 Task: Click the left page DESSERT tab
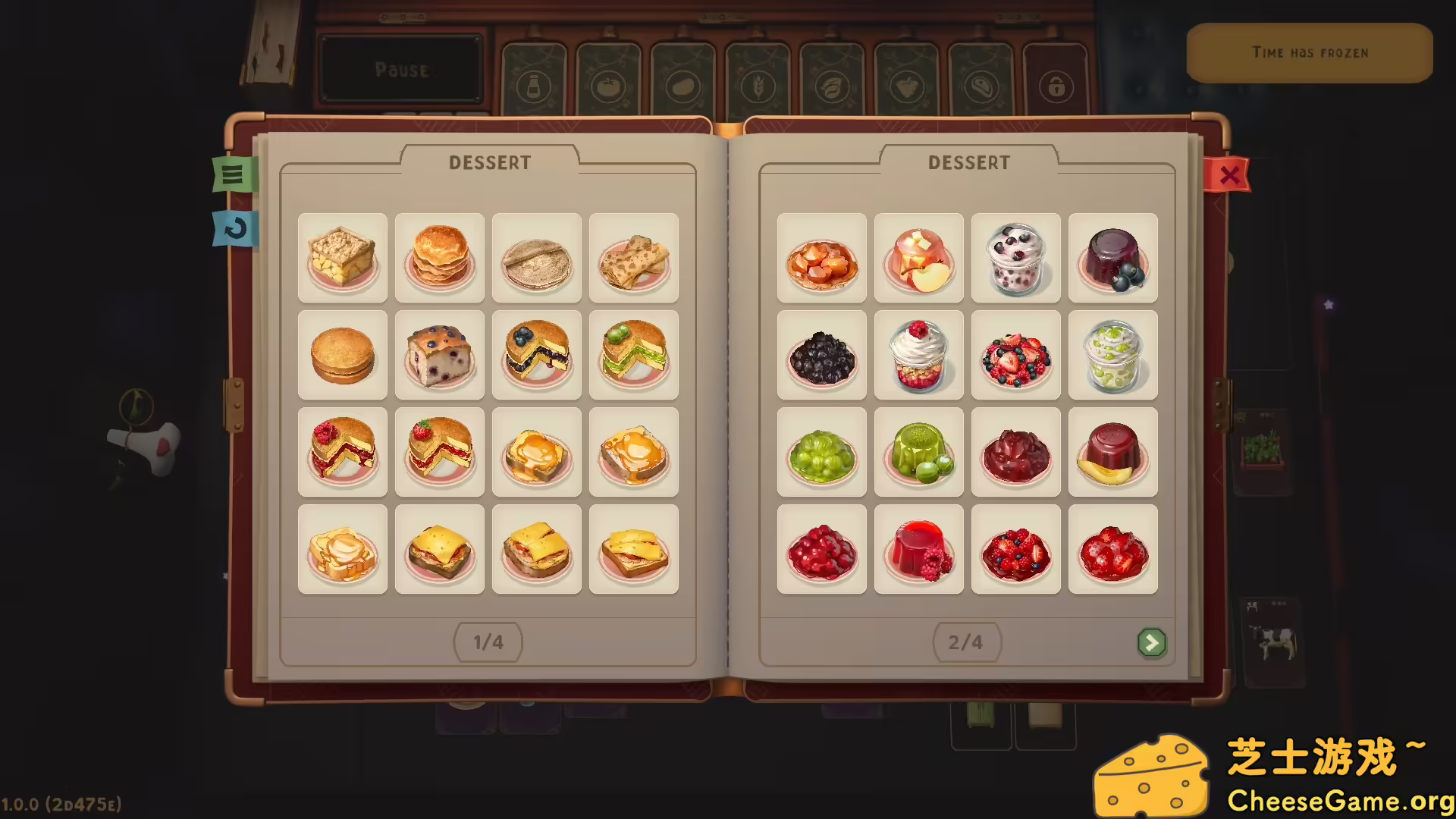click(x=490, y=162)
